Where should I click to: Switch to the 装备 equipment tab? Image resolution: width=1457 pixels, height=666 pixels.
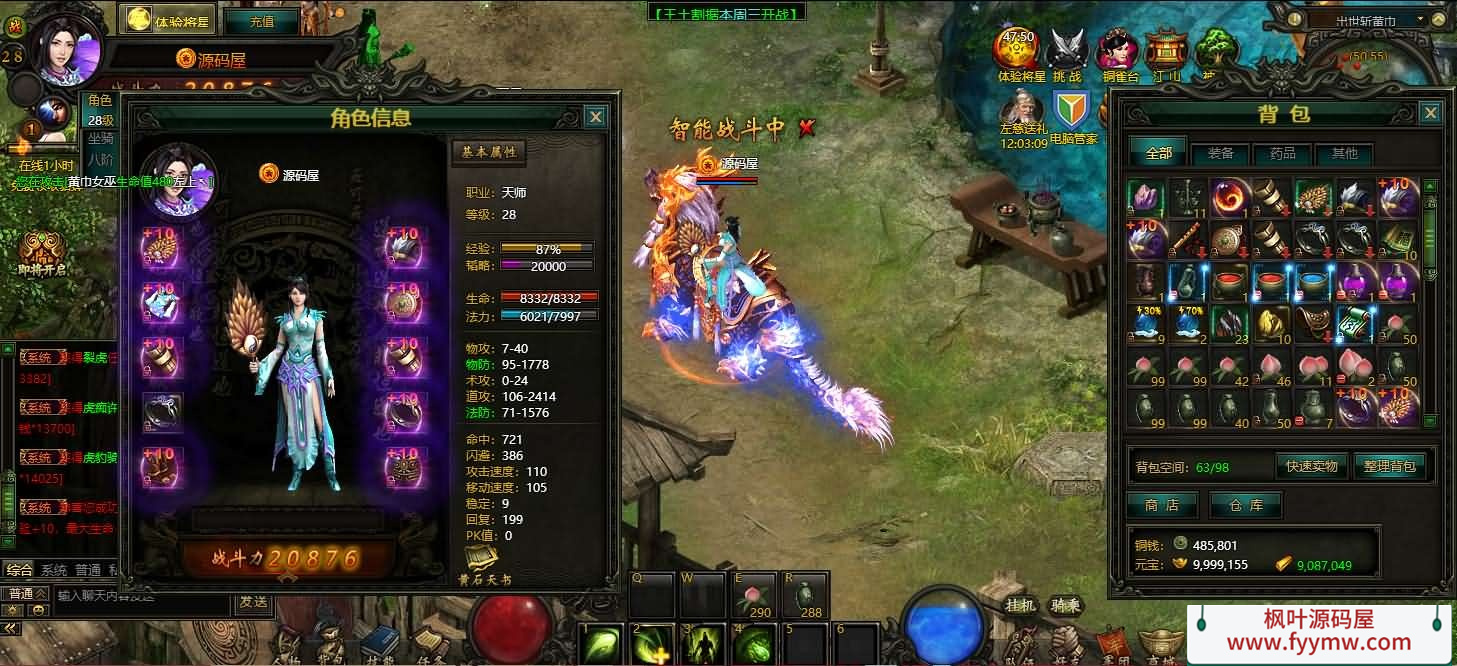tap(1220, 153)
